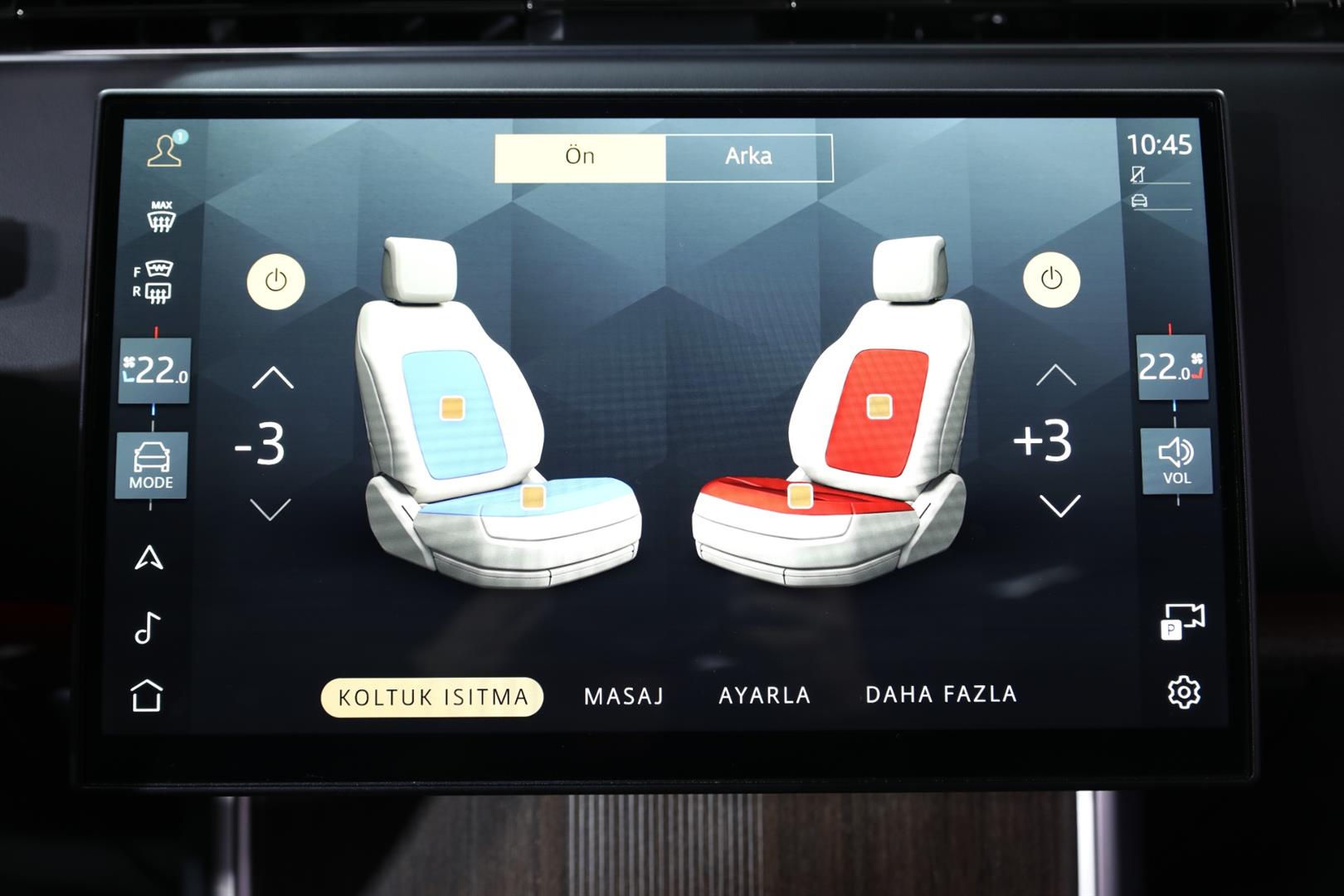The image size is (1344, 896).
Task: Switch to the Arka seat tab
Action: coord(748,157)
